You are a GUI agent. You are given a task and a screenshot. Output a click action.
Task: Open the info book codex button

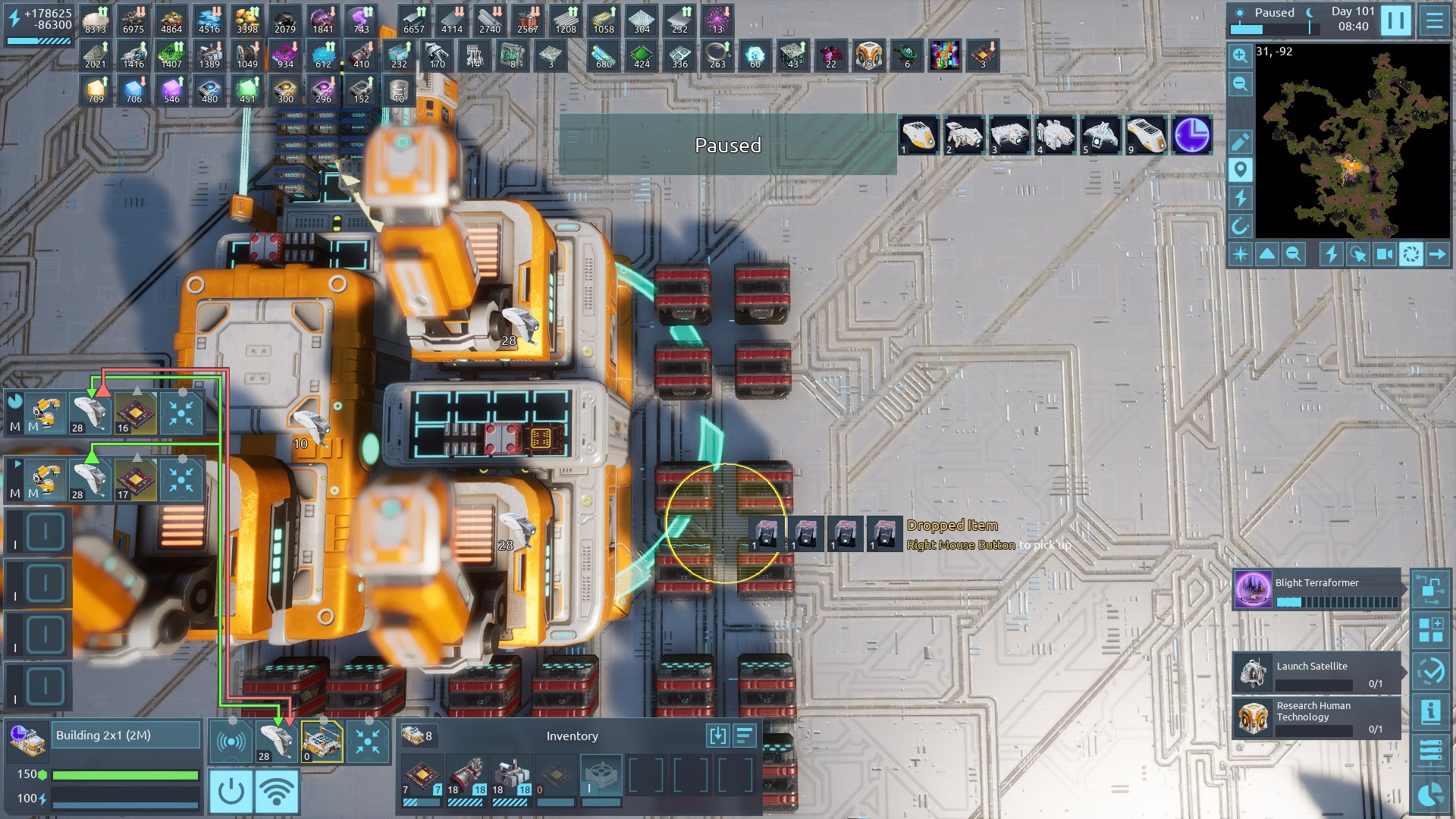coord(1431,711)
